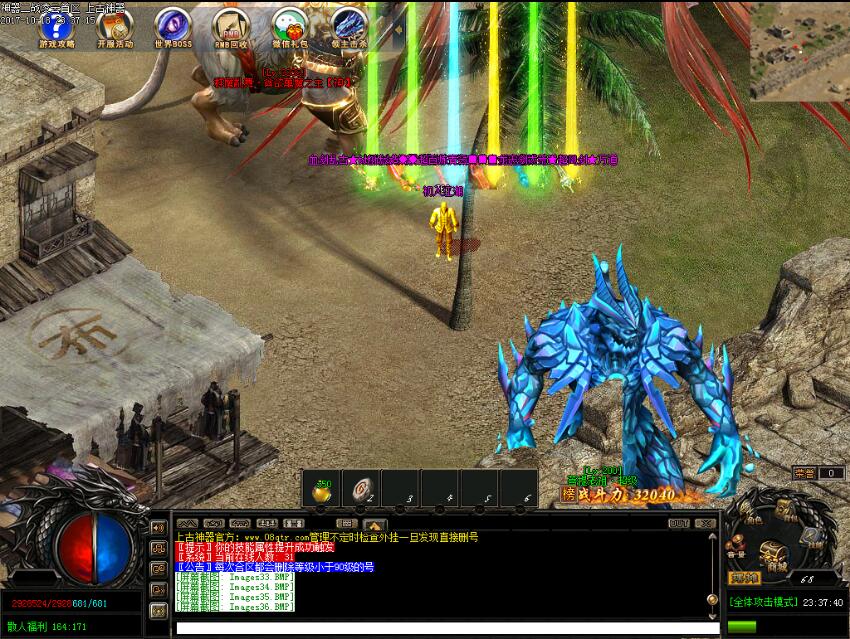
Task: Click the chat text input box
Action: point(440,629)
